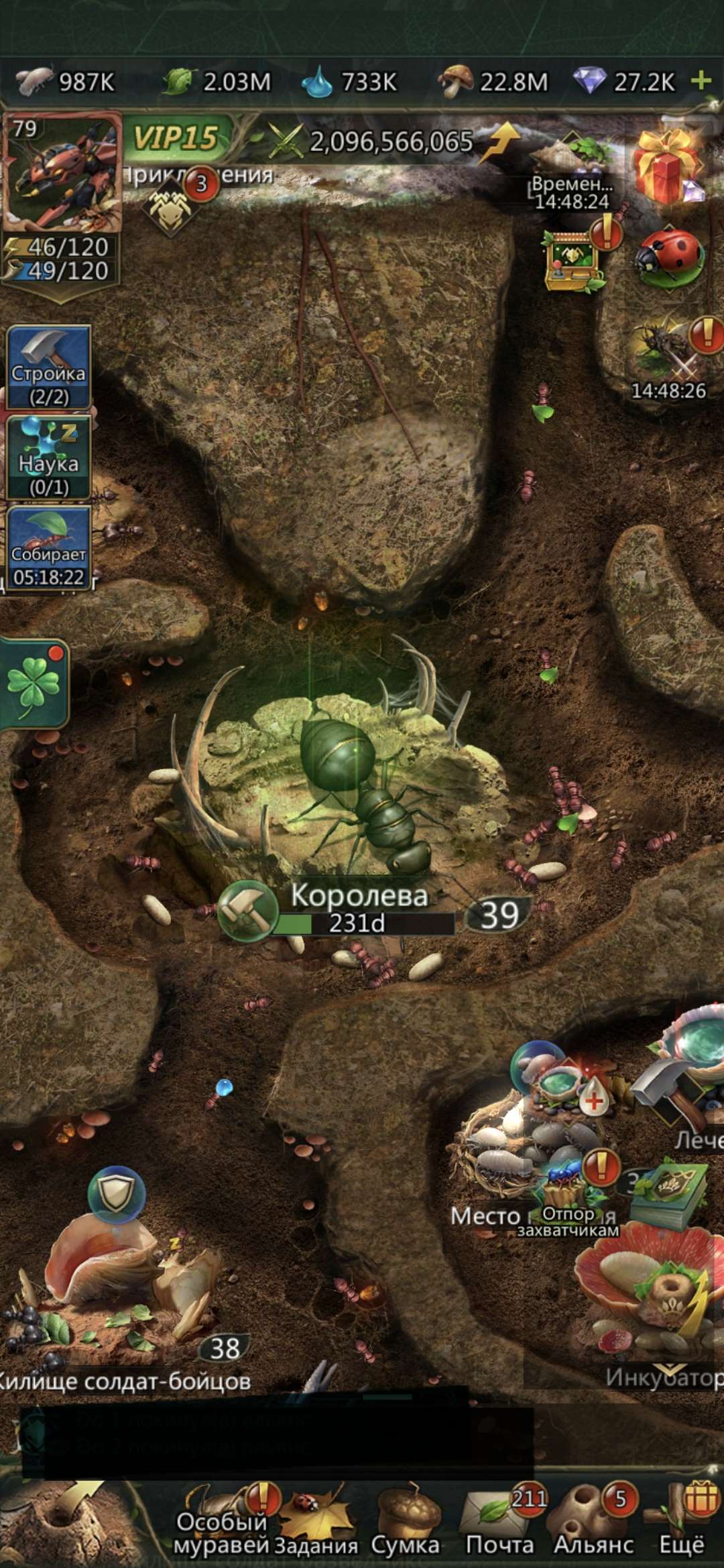The image size is (724, 1568).
Task: Open the Ещё more menu
Action: 682,1522
